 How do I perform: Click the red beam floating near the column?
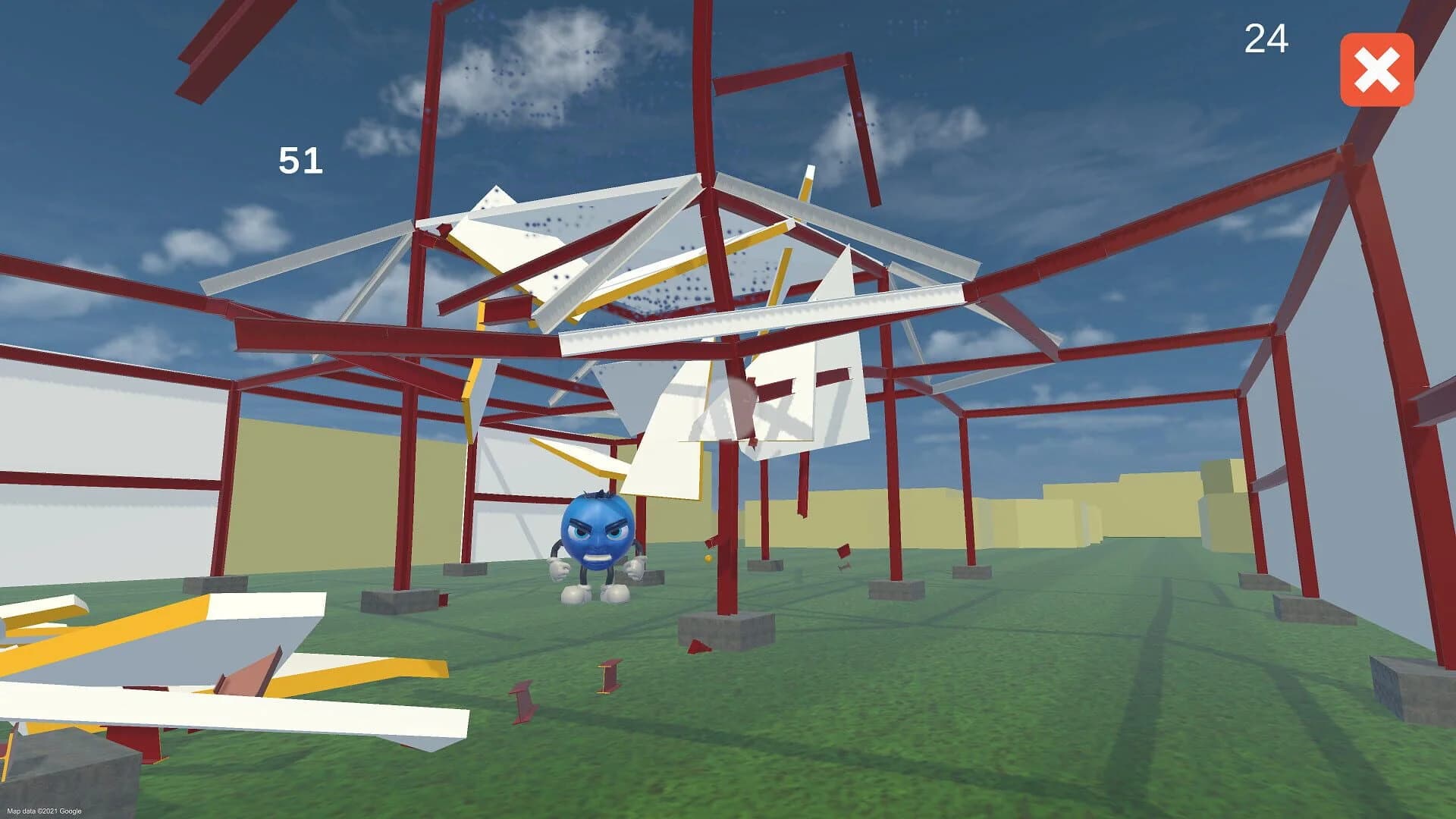tap(711, 540)
